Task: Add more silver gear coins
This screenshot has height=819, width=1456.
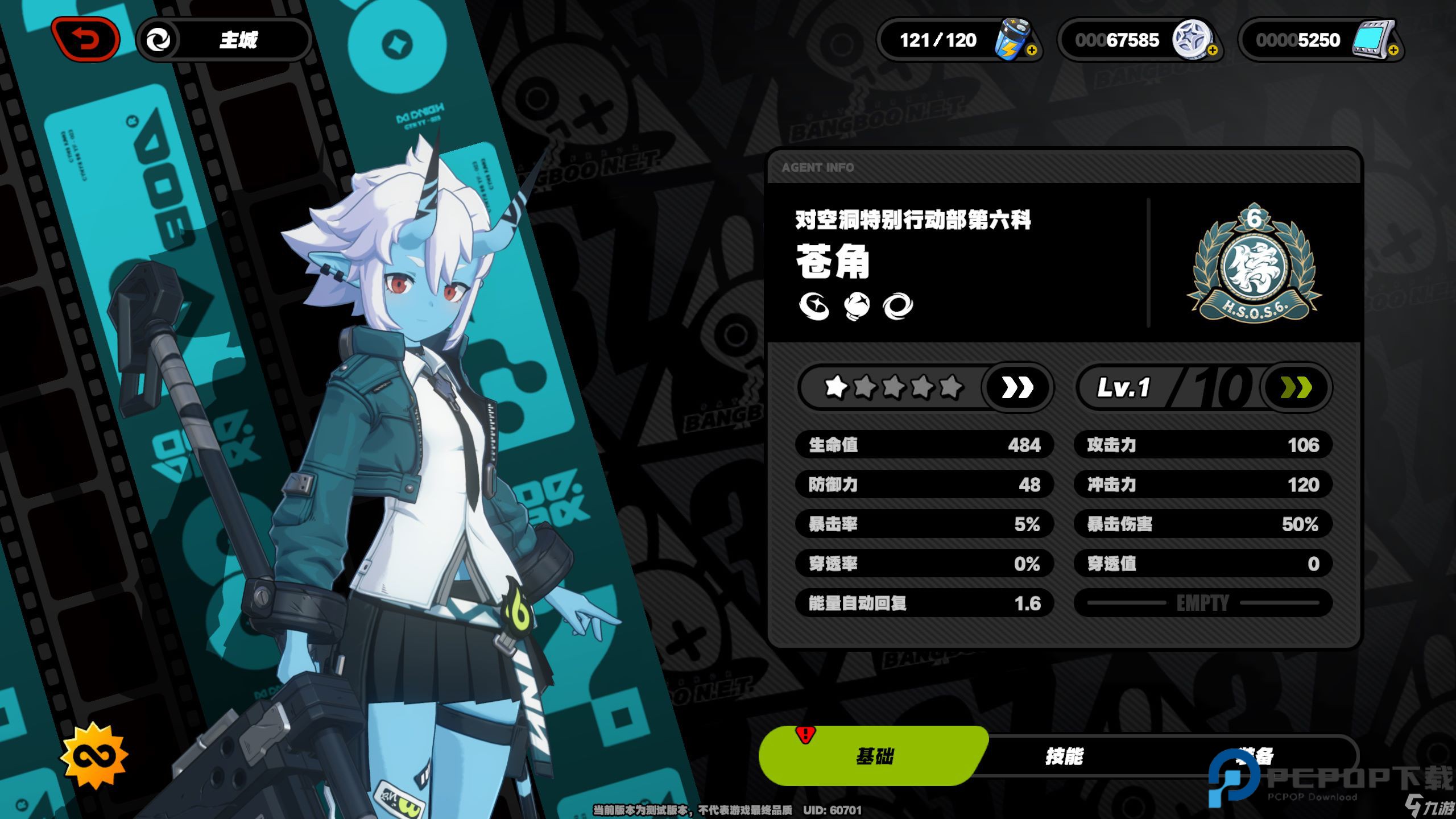Action: point(1212,50)
